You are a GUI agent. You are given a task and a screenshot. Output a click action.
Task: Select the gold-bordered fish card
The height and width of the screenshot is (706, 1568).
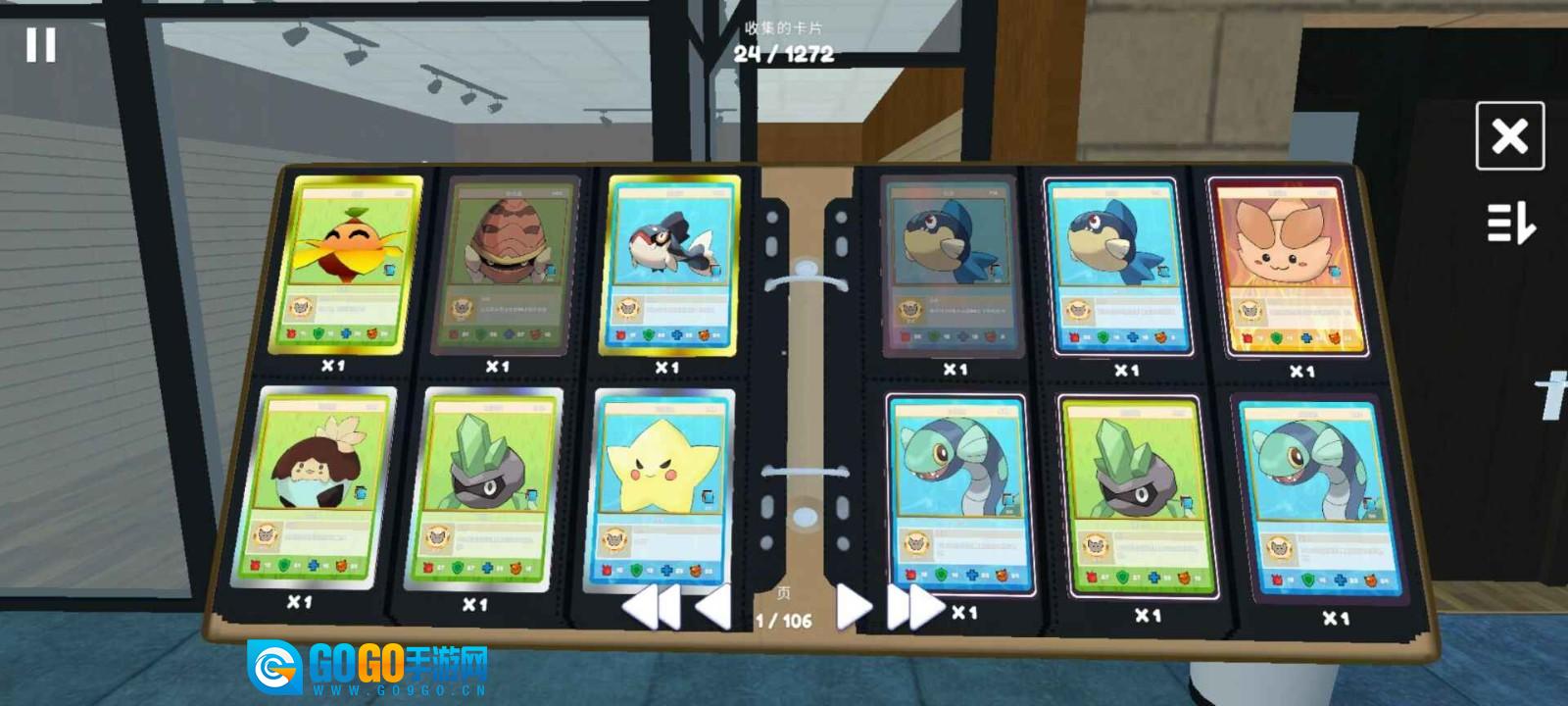coord(668,266)
